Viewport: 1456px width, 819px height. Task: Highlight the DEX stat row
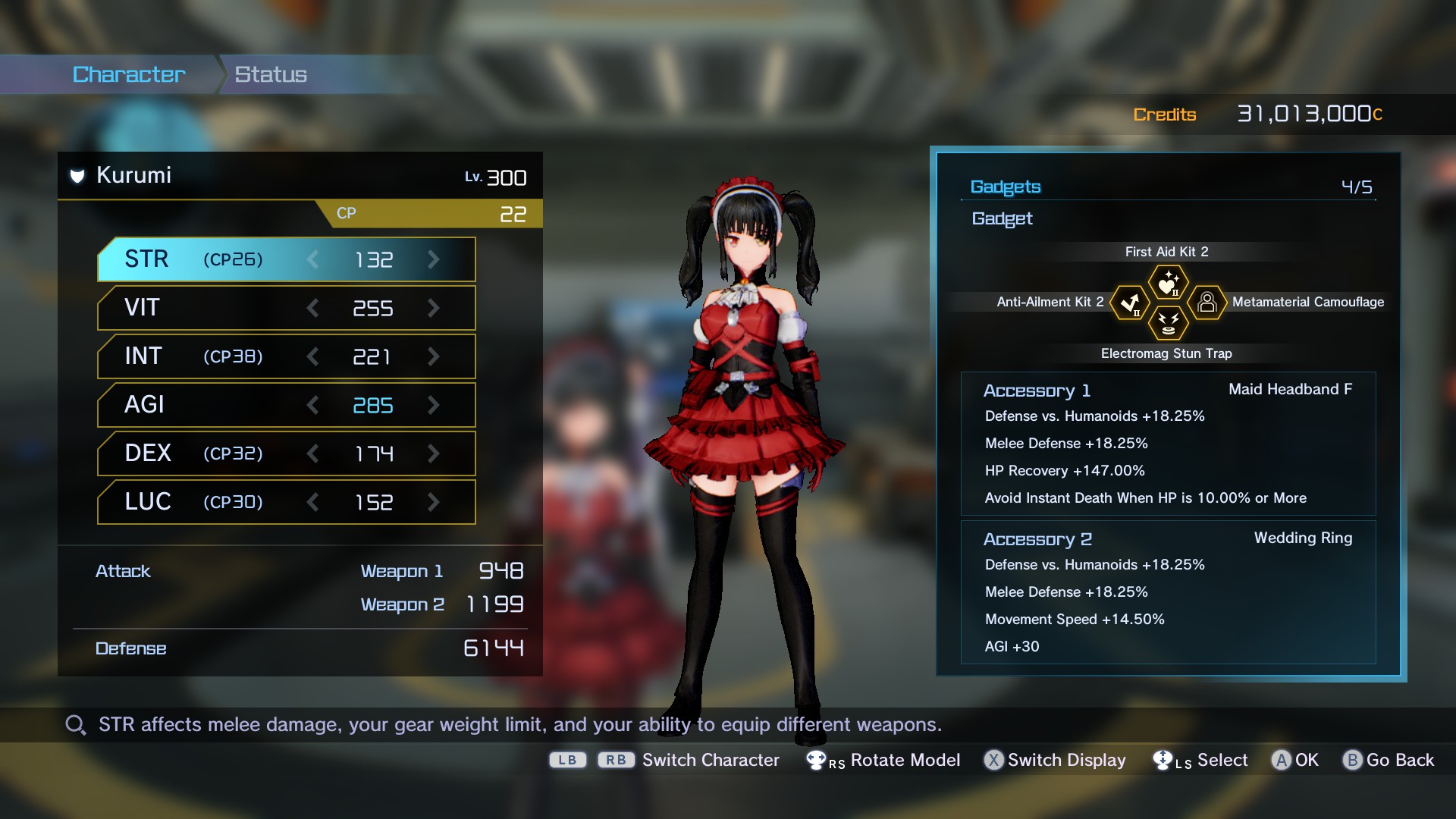286,453
